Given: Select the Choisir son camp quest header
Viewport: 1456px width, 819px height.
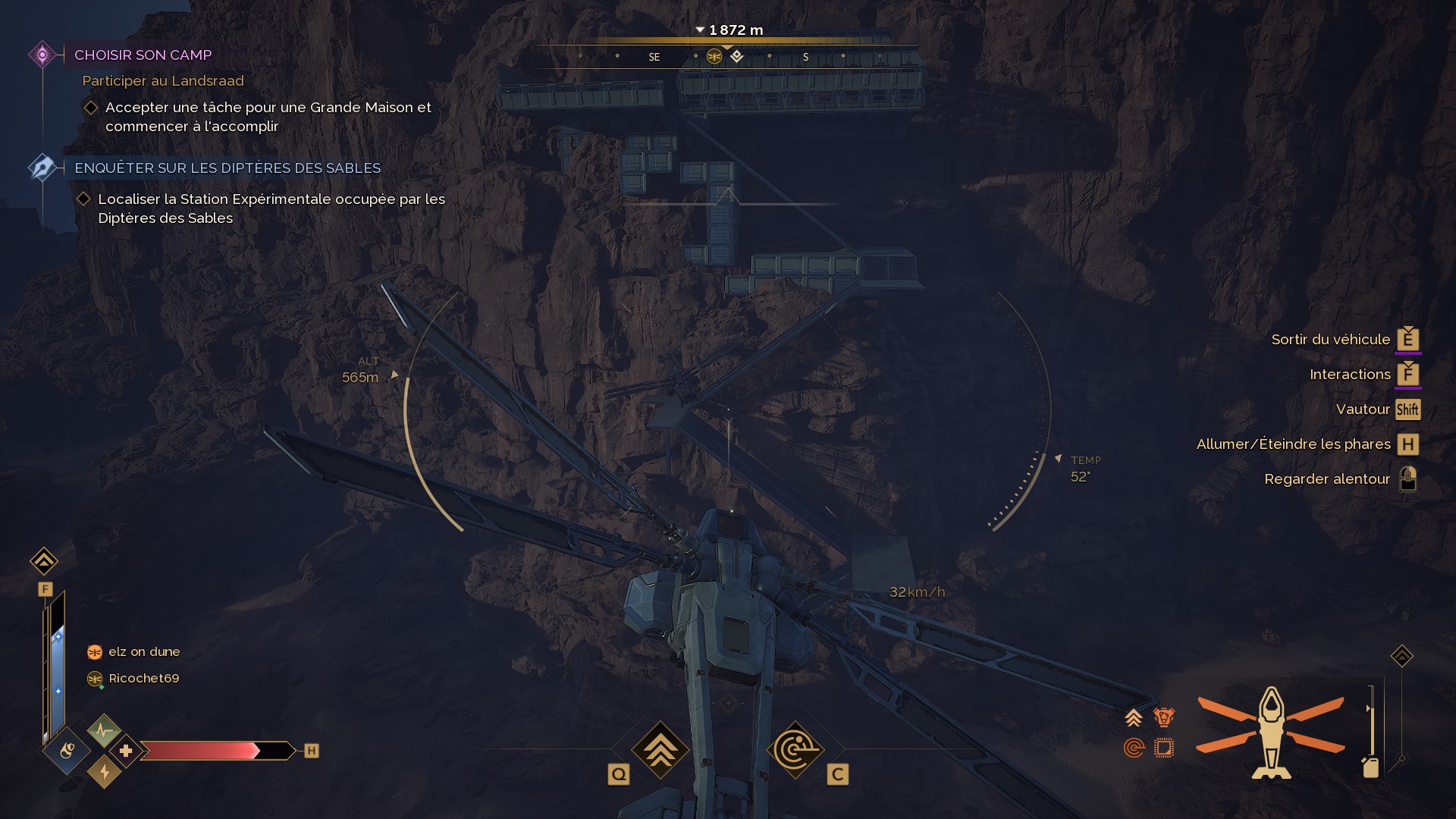Looking at the screenshot, I should tap(143, 55).
